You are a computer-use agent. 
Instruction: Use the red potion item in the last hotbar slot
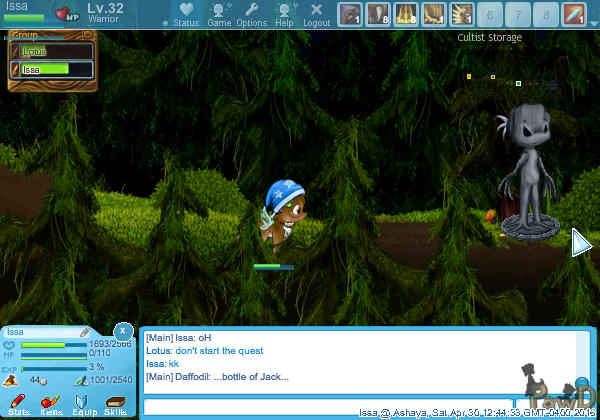[574, 14]
